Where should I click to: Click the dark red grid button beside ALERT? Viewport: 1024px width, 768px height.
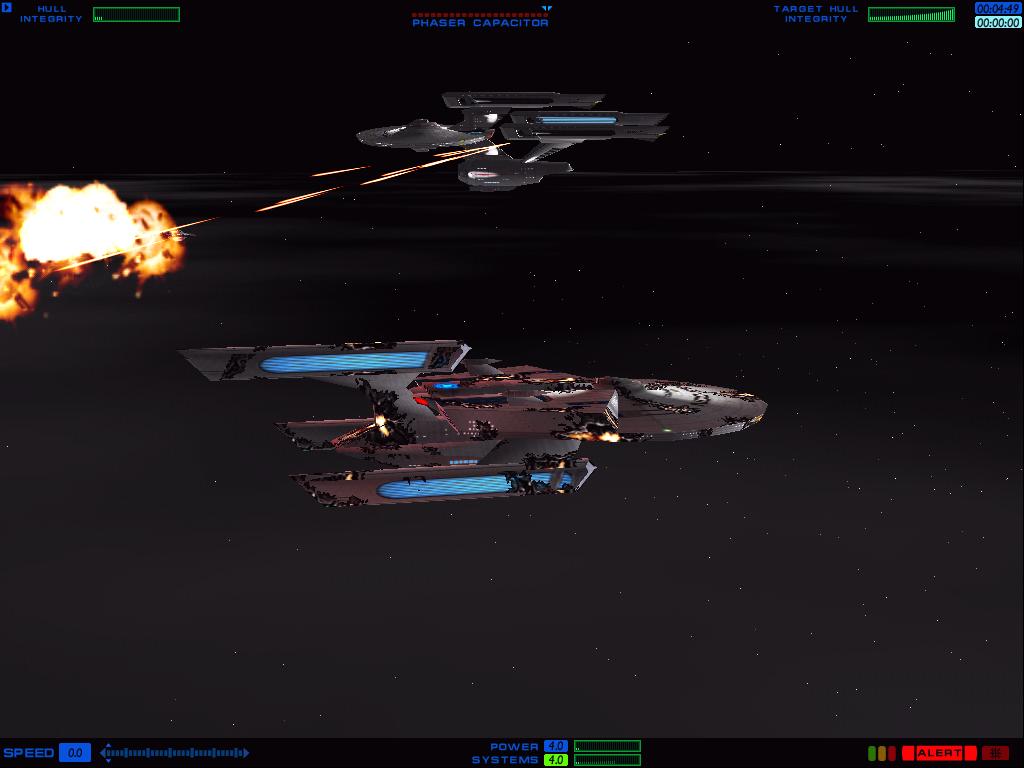click(995, 753)
